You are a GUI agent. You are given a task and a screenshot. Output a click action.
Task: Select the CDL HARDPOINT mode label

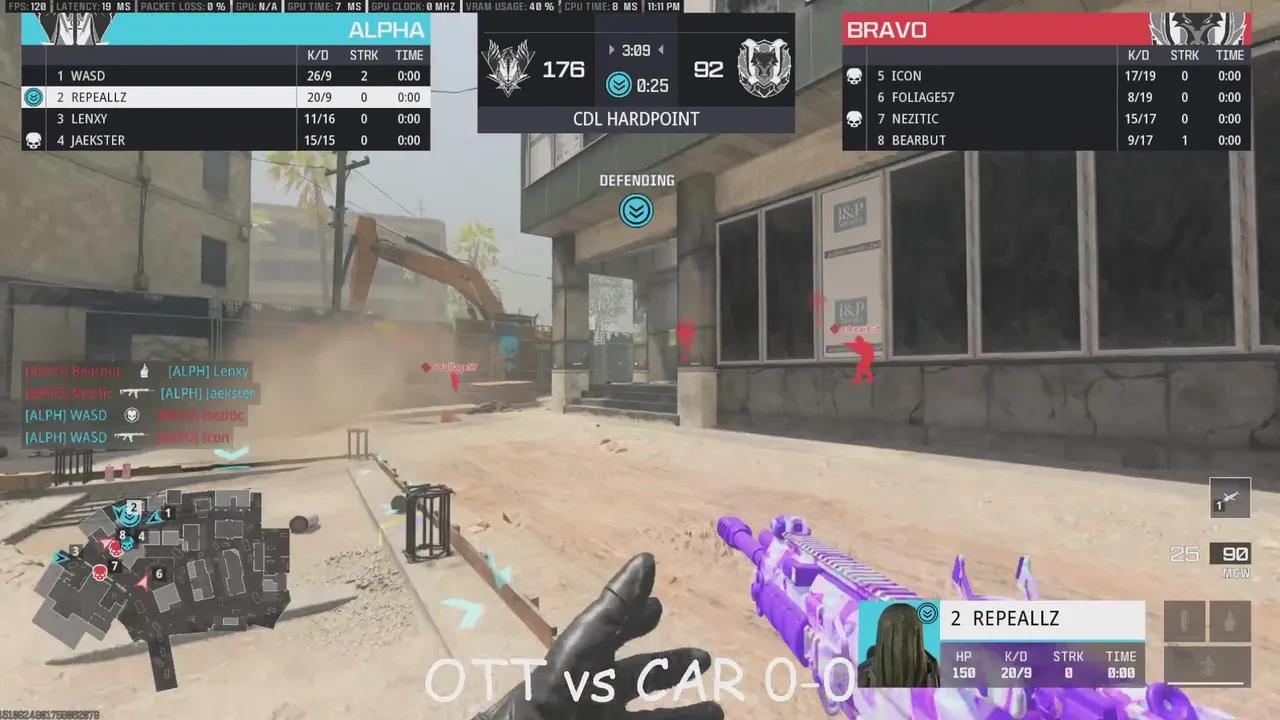tap(637, 119)
